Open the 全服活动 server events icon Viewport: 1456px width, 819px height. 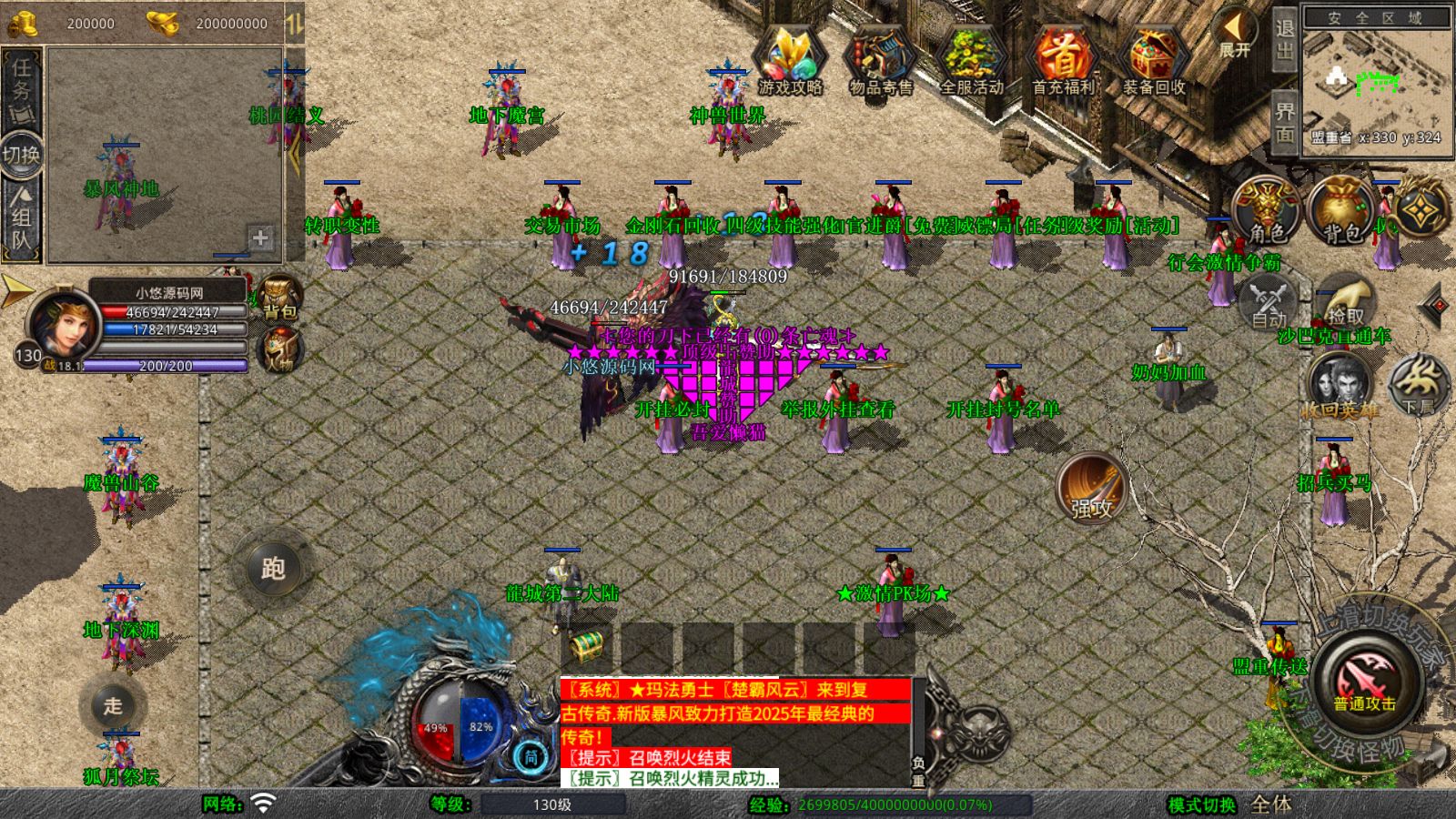[971, 57]
